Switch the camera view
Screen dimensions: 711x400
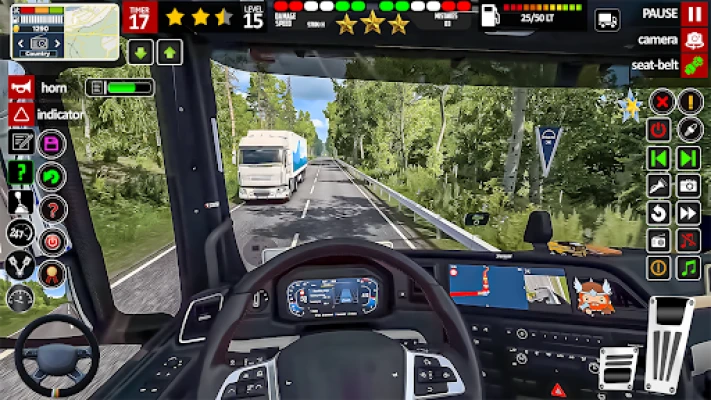[693, 40]
